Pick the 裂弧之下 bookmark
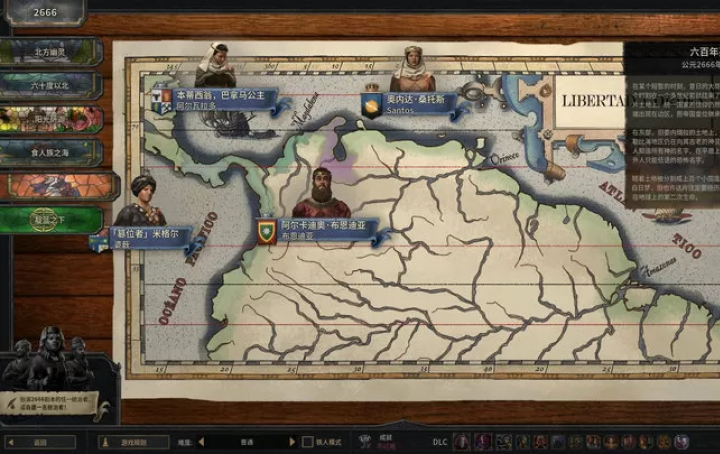Screen dimensions: 720x454 [x=50, y=220]
